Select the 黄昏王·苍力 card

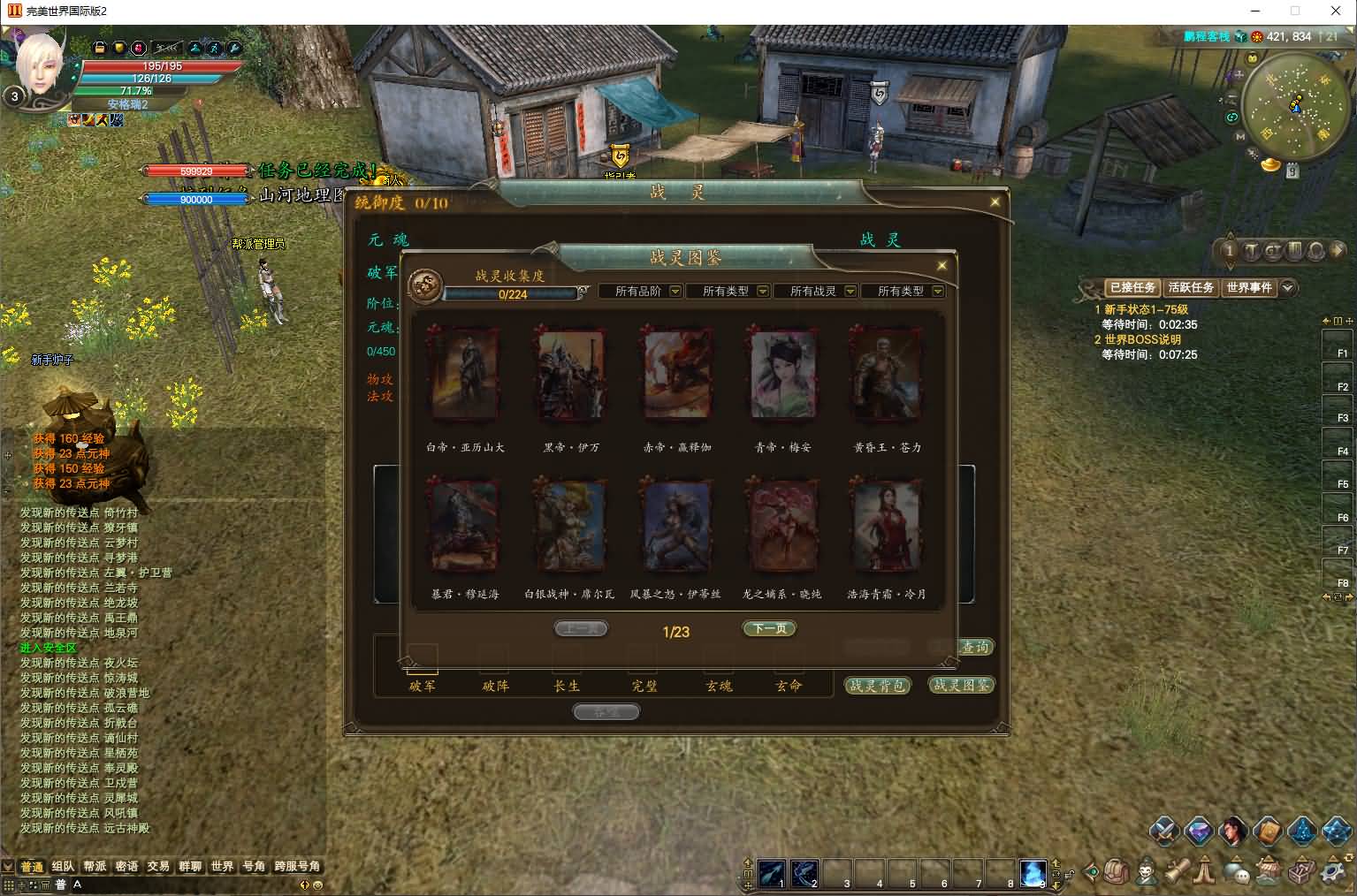887,374
